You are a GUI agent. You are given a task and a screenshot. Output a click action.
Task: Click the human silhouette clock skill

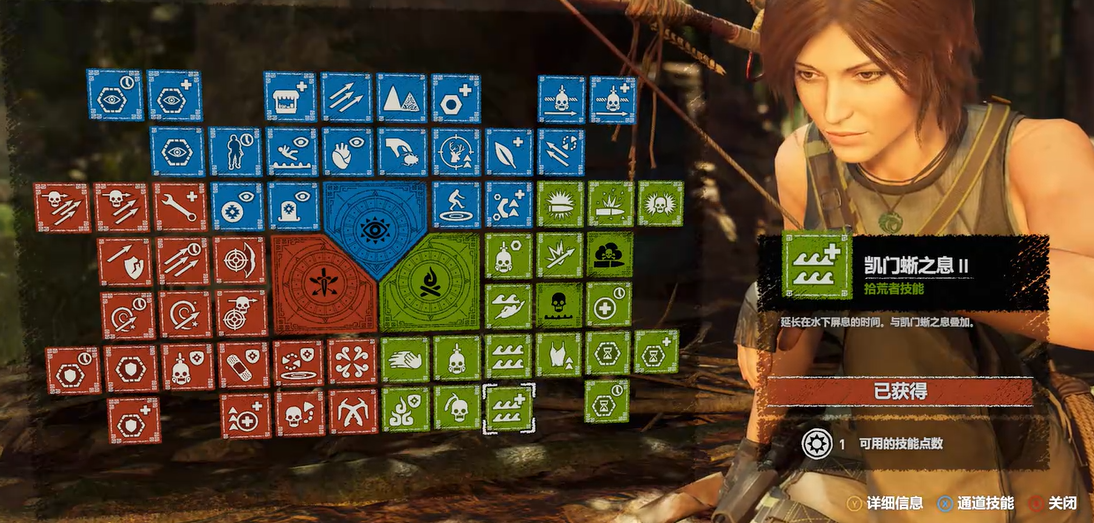235,151
